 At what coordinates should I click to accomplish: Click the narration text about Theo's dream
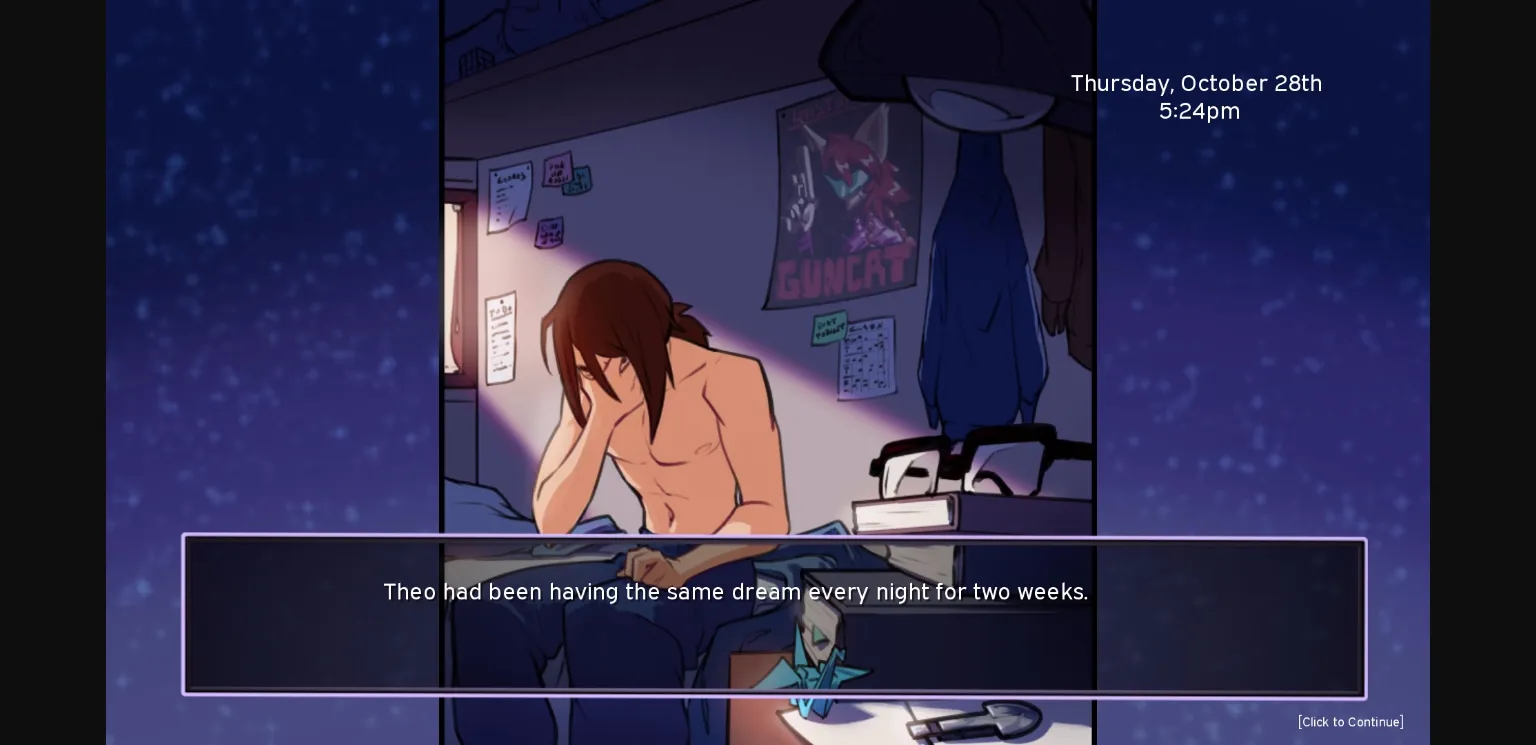(x=736, y=592)
